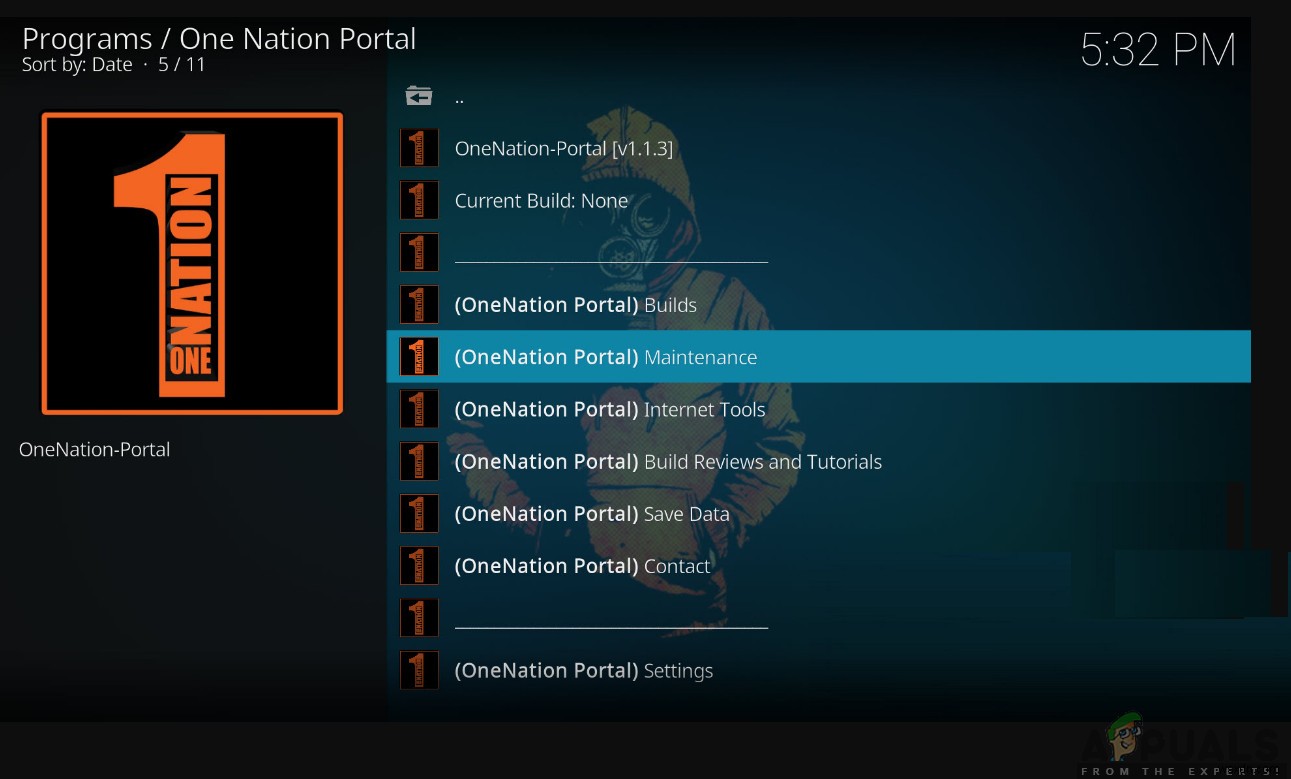The width and height of the screenshot is (1291, 779).
Task: Click the OneNation icon beside version 1.1.3 entry
Action: pos(419,147)
